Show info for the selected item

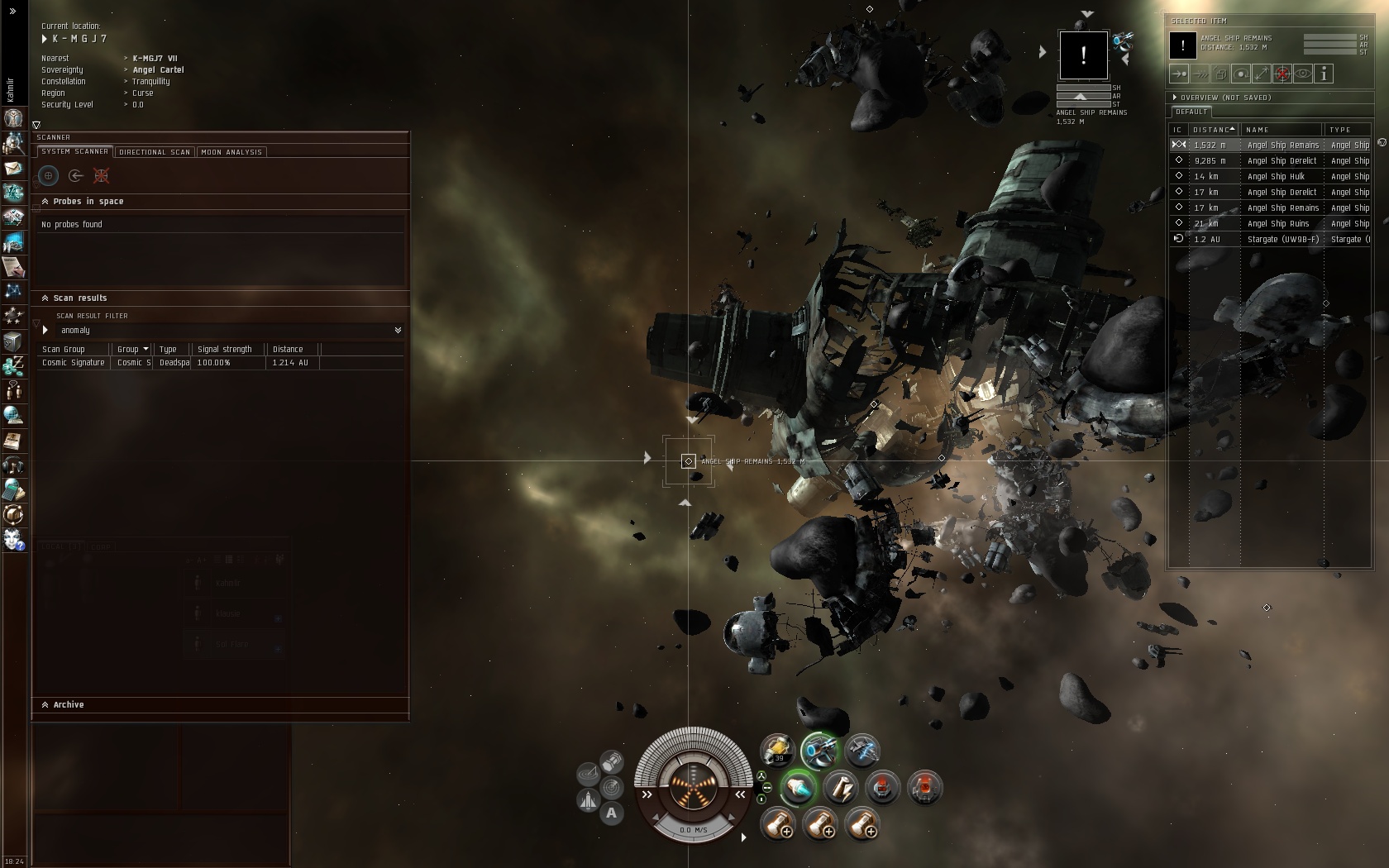(x=1324, y=74)
